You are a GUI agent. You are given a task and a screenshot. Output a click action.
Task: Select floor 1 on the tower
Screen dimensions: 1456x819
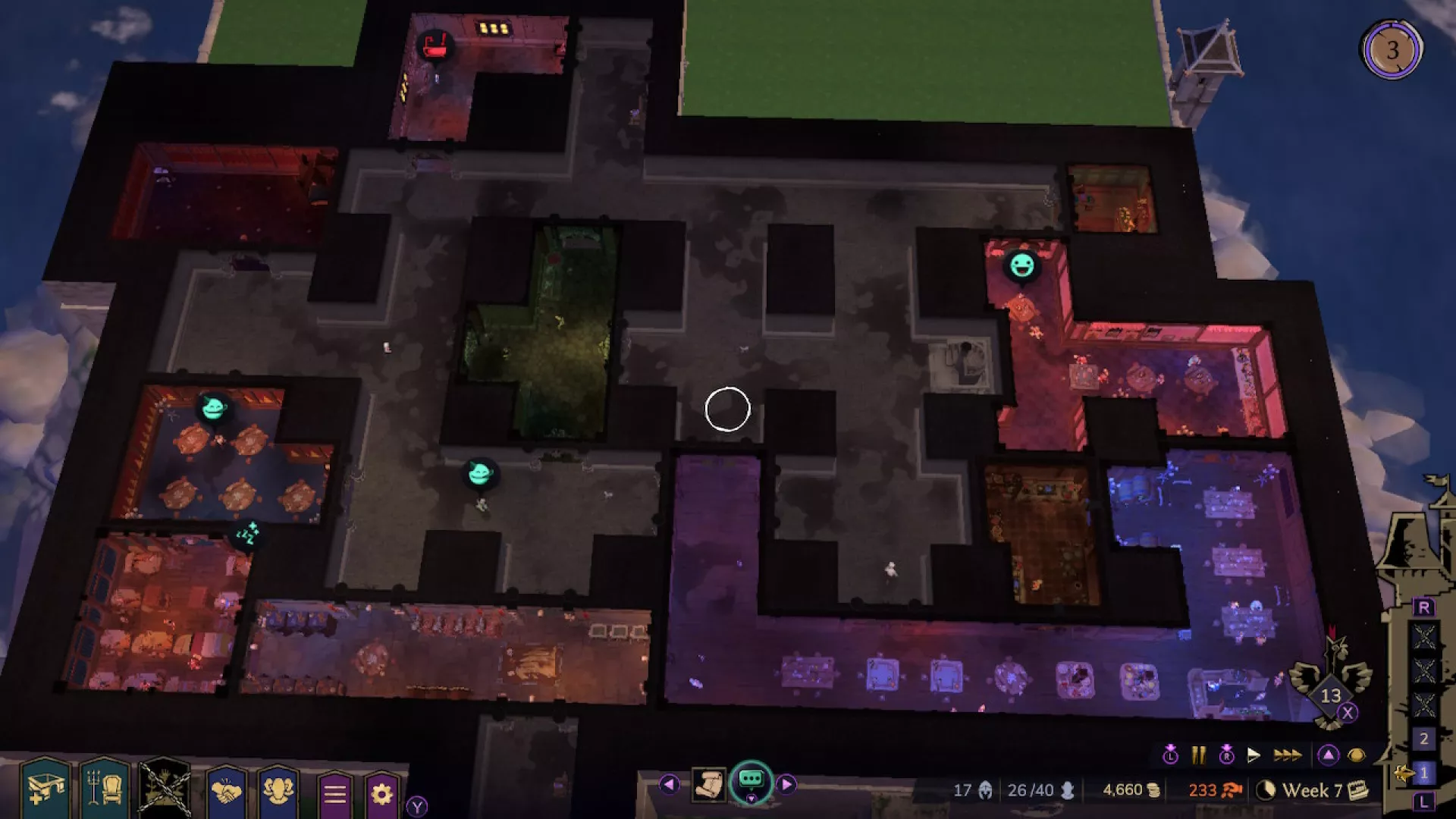pos(1423,773)
